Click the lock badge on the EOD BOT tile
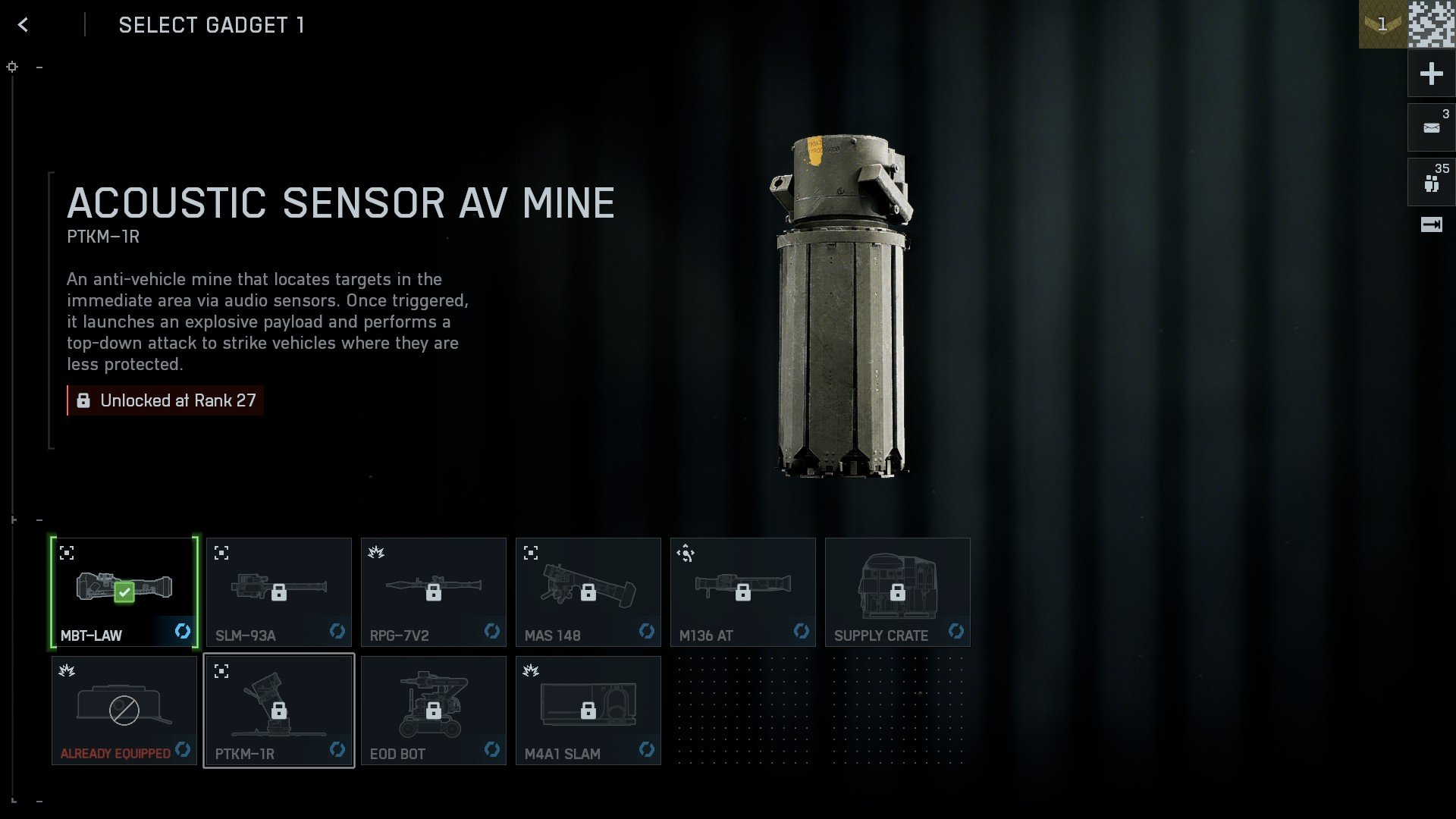Screen dimensions: 1456x819 434,710
